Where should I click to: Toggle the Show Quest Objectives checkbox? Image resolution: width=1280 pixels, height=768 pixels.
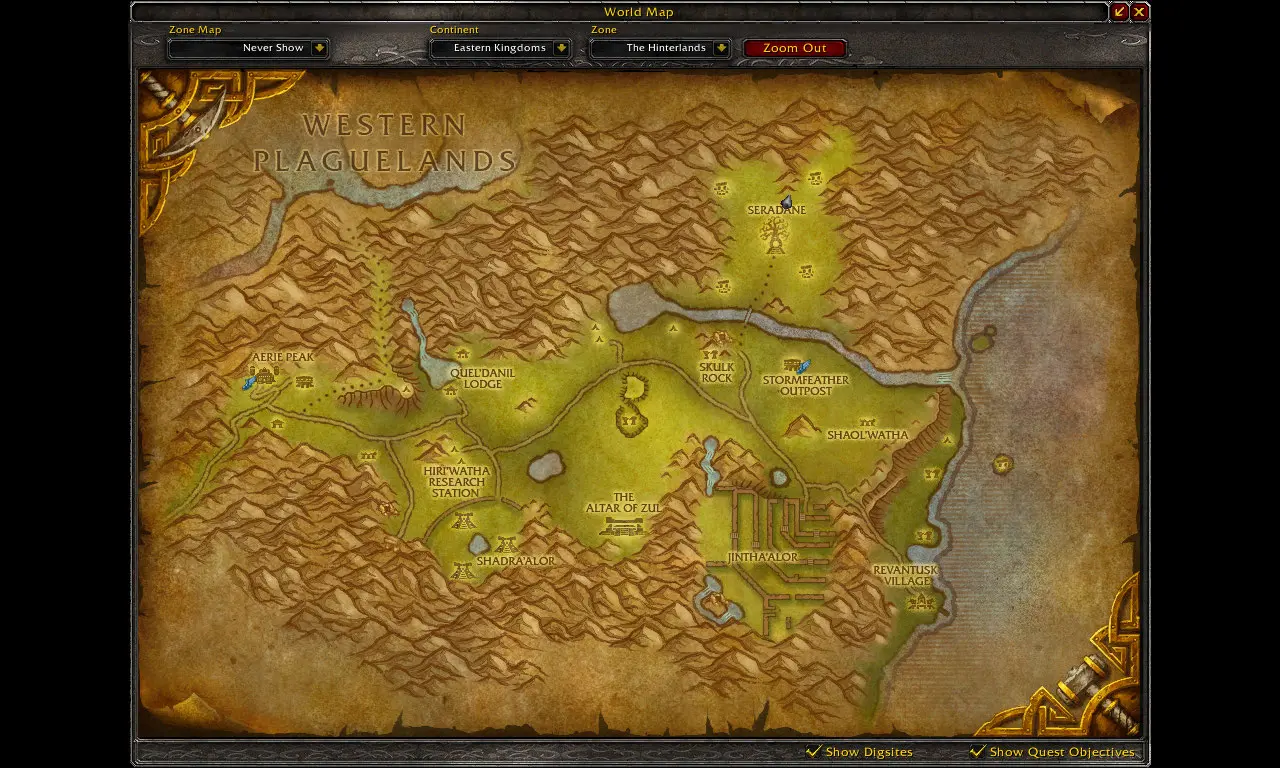coord(978,751)
